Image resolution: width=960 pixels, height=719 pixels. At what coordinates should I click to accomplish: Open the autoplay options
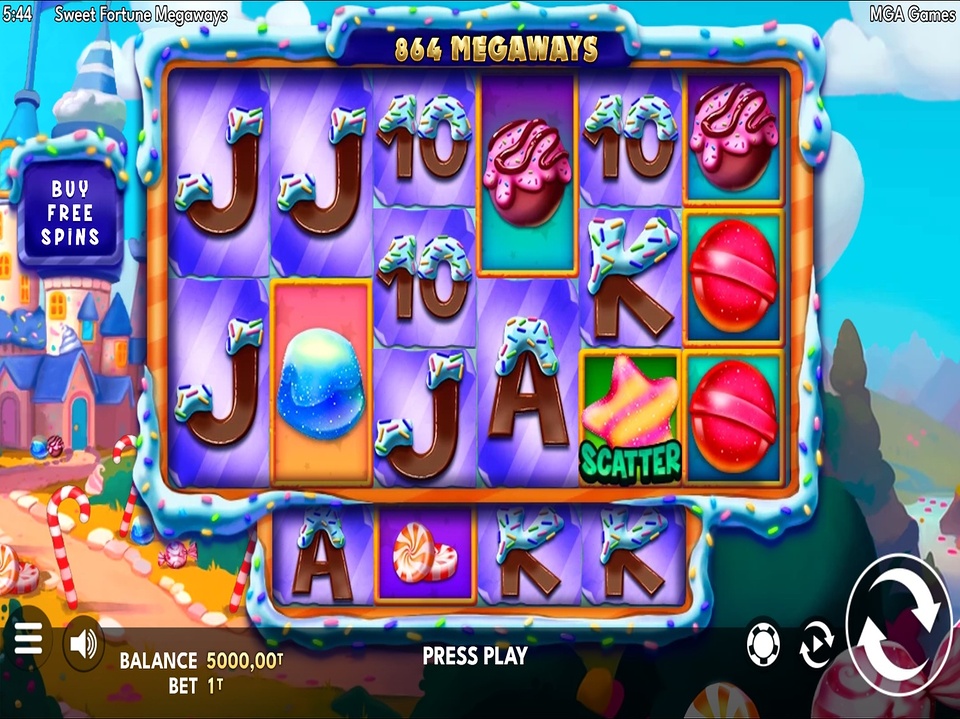[816, 647]
